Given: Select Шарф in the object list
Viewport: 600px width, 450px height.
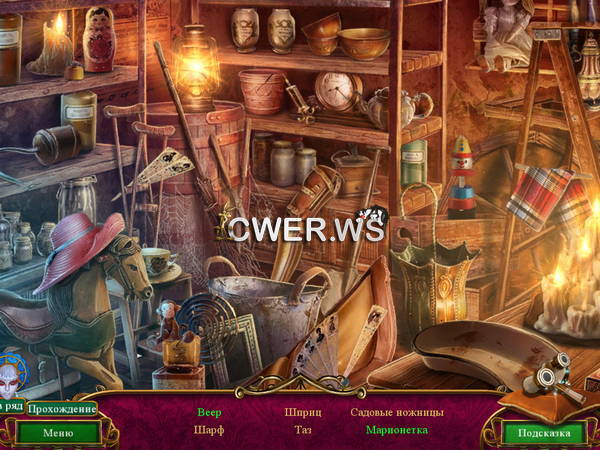Looking at the screenshot, I should (x=209, y=430).
